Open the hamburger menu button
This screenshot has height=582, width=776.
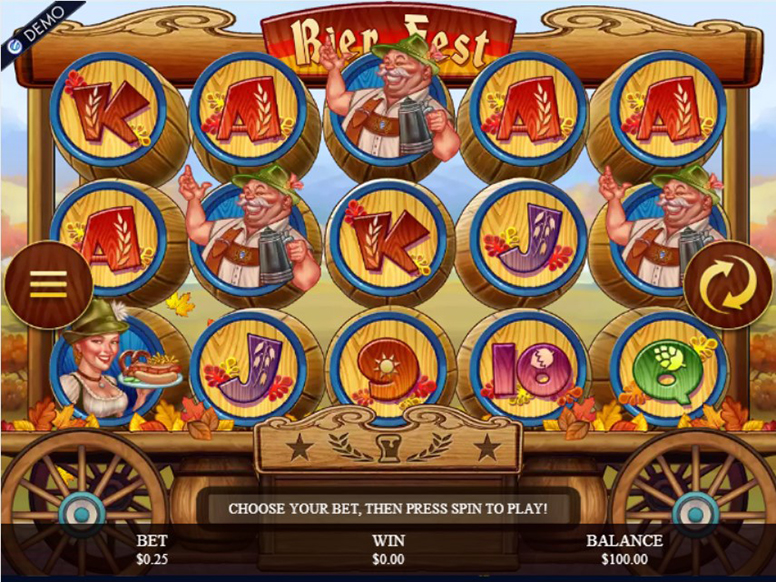(x=48, y=285)
